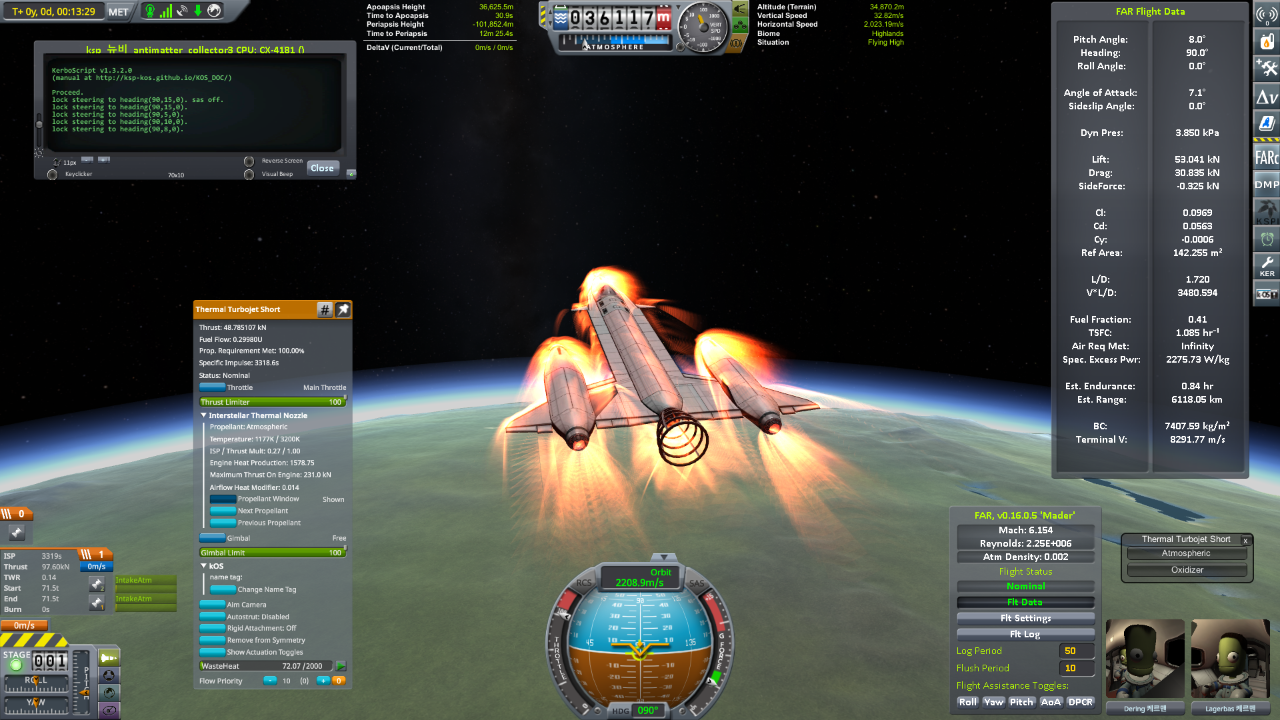1280x720 pixels.
Task: Enable the DPCR flight assistance toggle
Action: tap(1080, 702)
